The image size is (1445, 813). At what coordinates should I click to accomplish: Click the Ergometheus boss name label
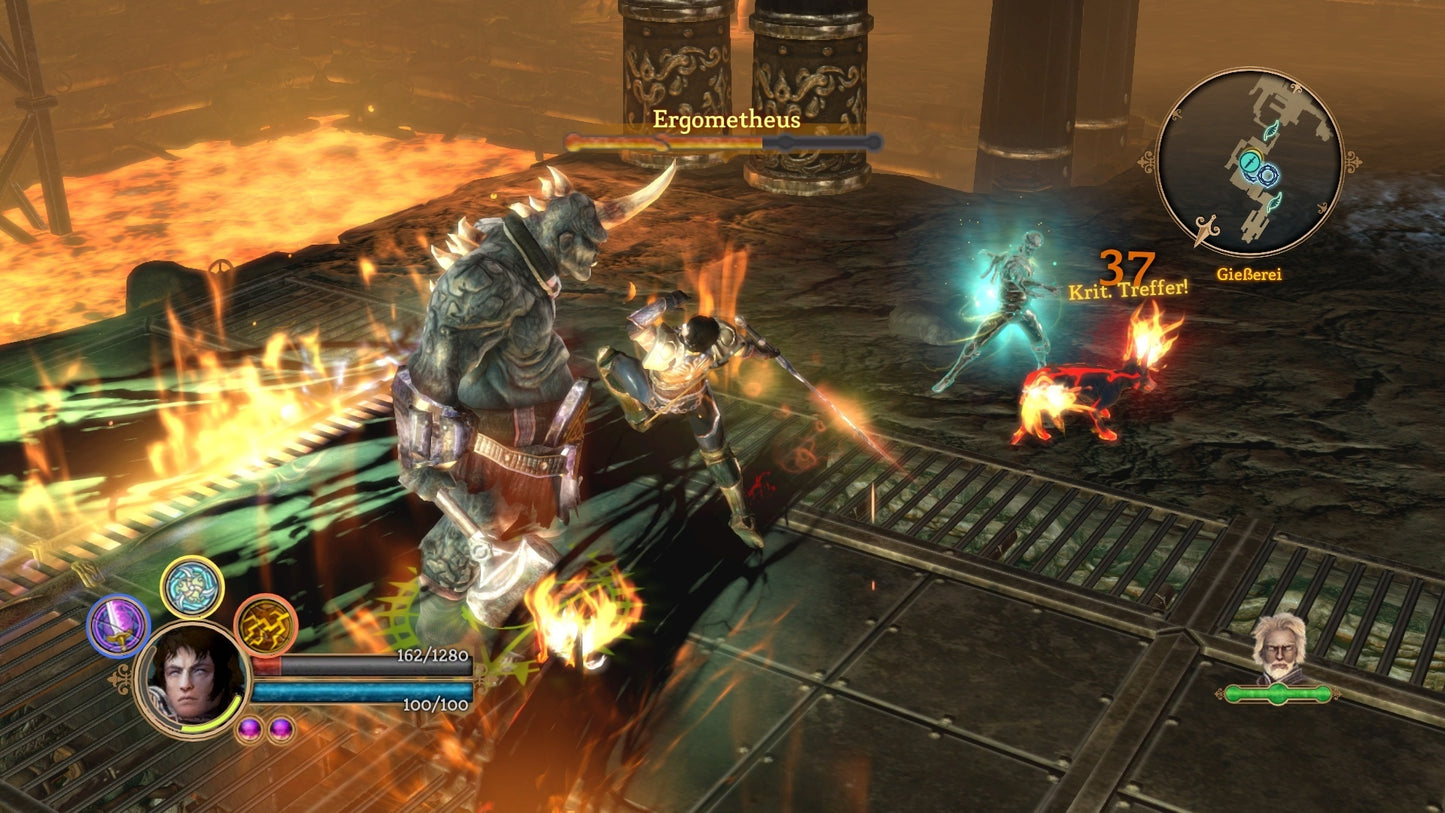727,121
